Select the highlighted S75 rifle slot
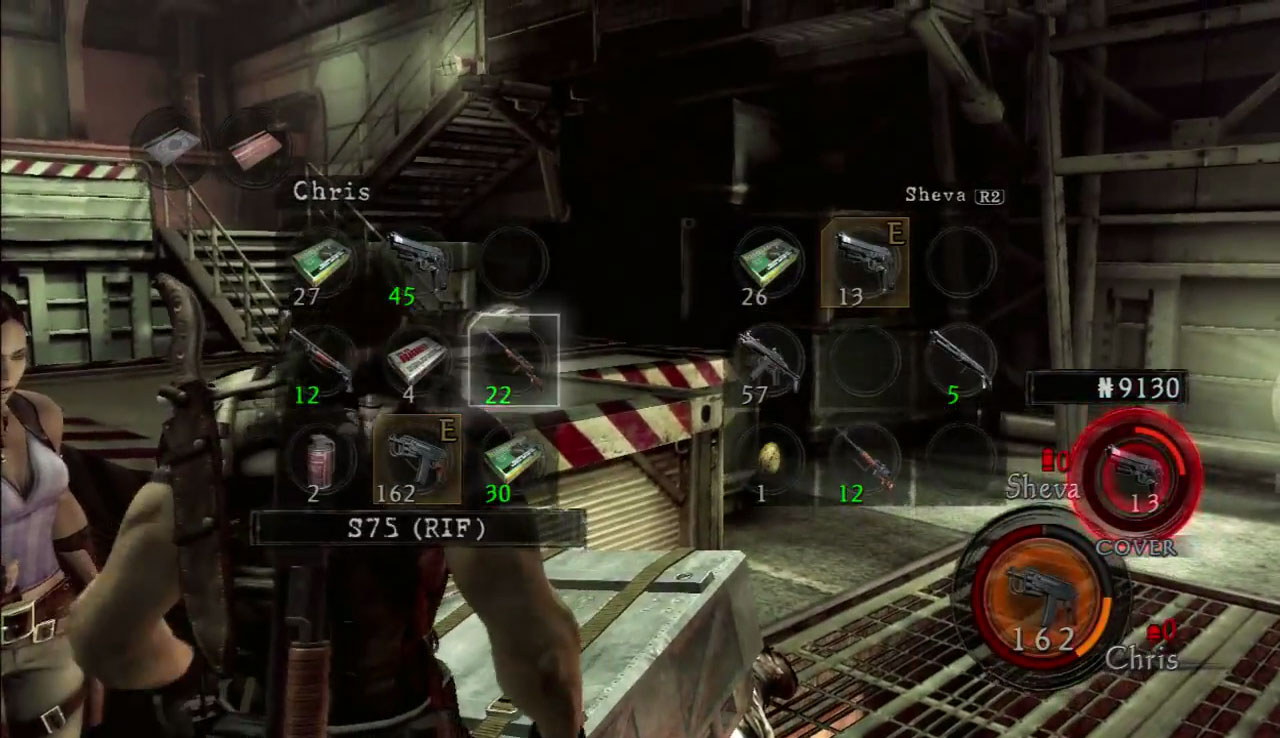 513,359
